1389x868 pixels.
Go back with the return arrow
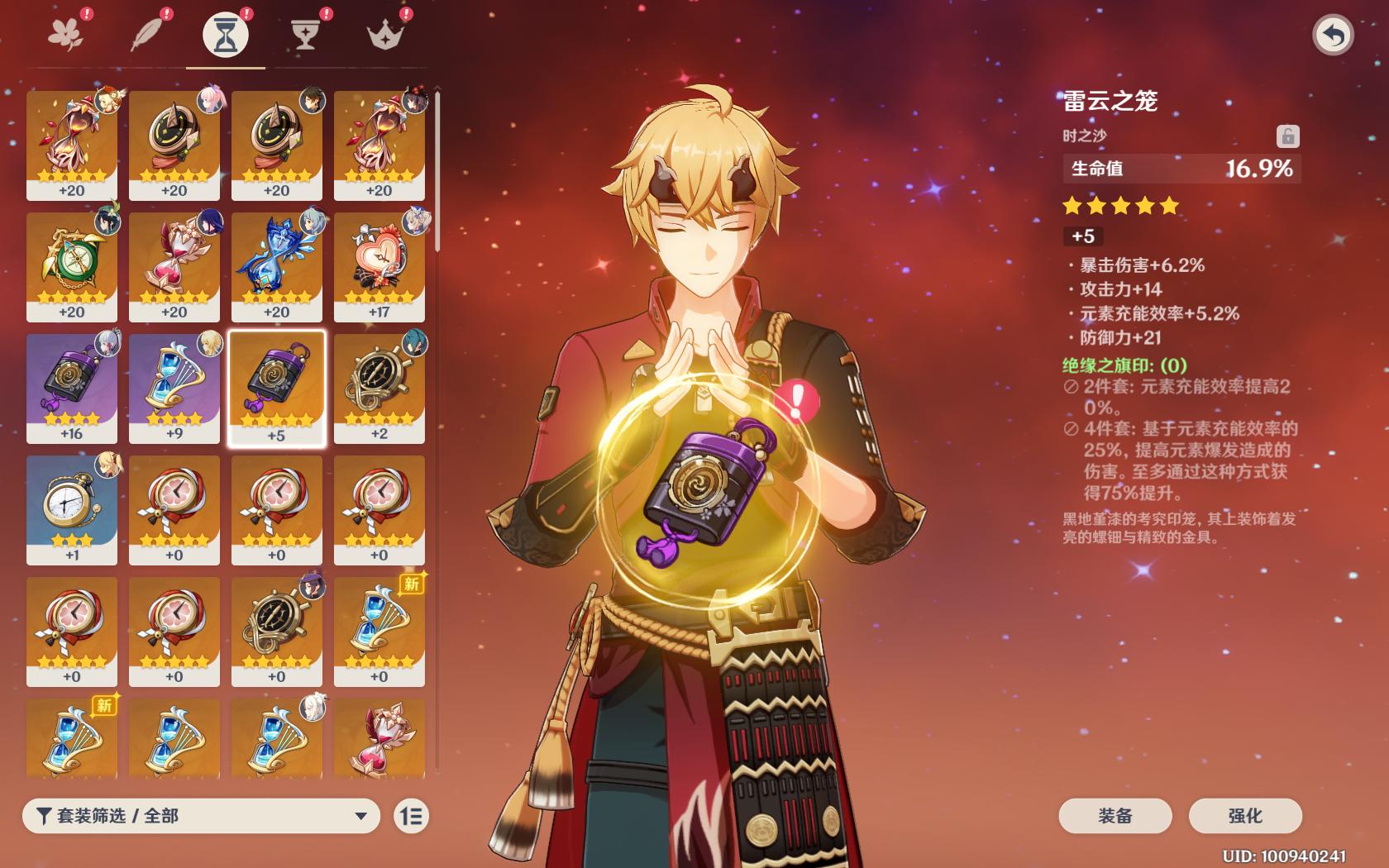coord(1332,36)
